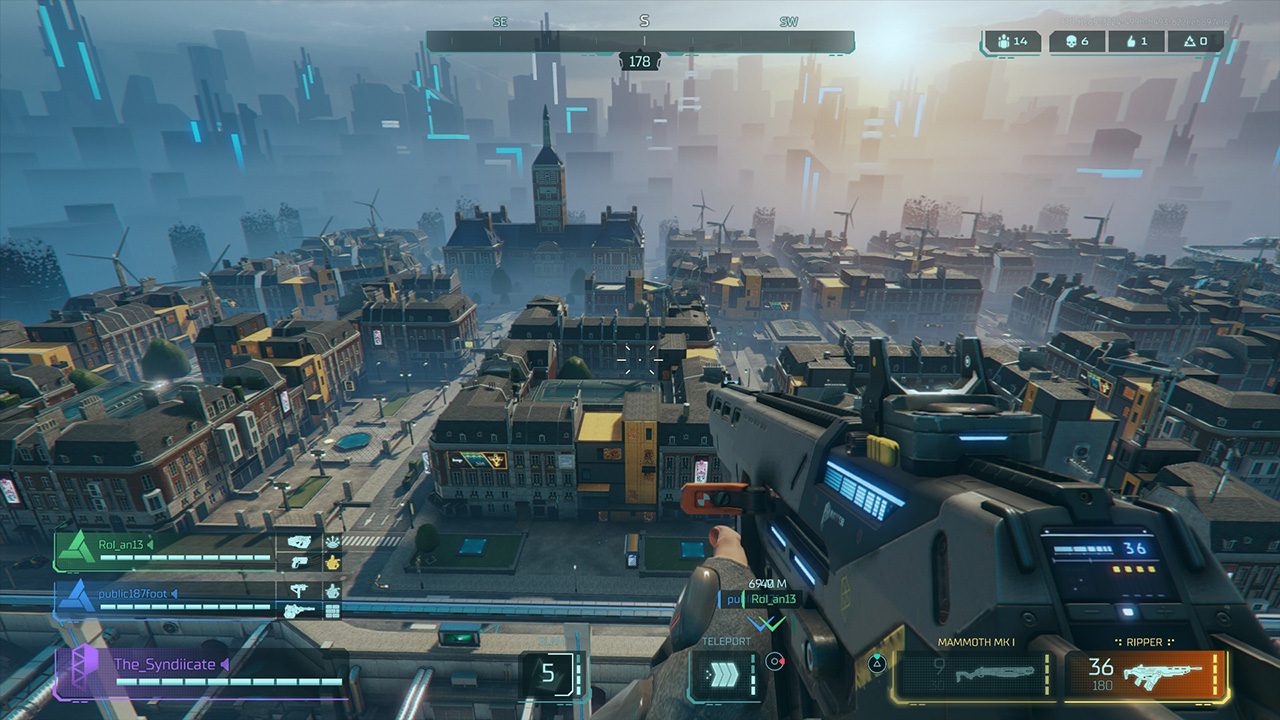The width and height of the screenshot is (1280, 720).
Task: Click the round red-dot icon beside Teleport
Action: click(x=773, y=661)
